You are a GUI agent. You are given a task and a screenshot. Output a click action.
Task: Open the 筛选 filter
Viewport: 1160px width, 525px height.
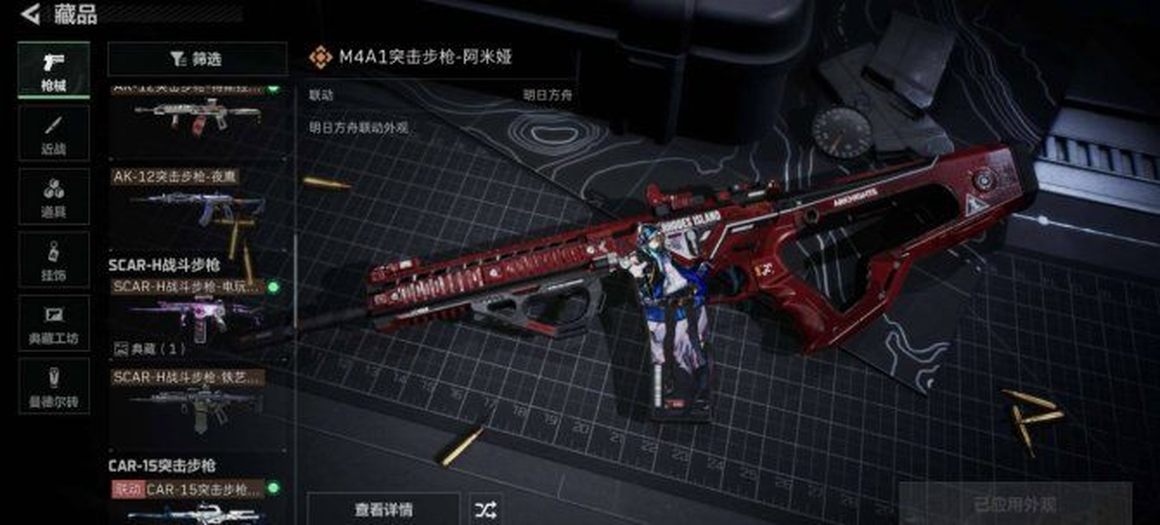tap(197, 59)
